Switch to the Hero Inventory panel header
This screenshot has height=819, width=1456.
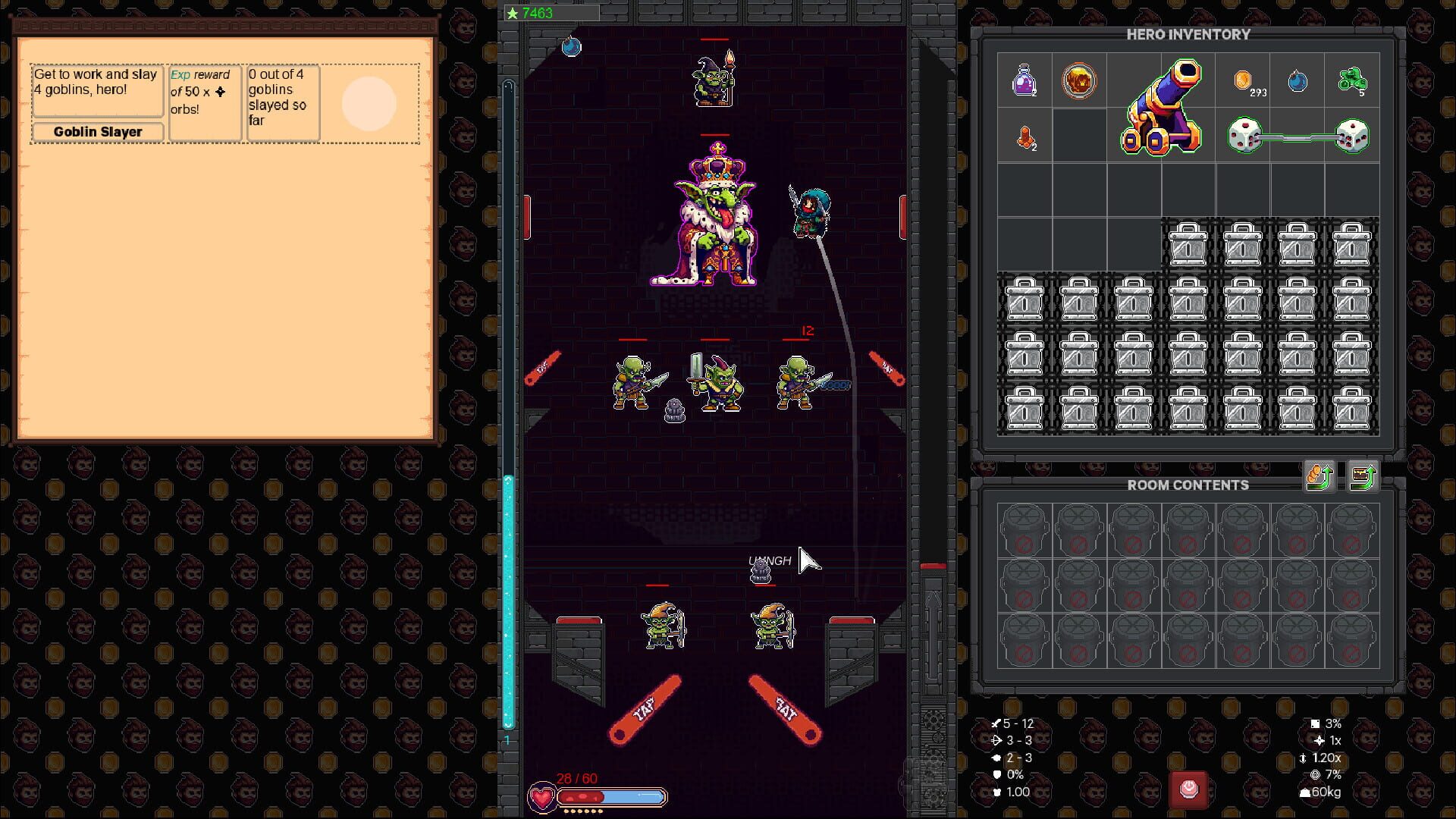point(1188,35)
